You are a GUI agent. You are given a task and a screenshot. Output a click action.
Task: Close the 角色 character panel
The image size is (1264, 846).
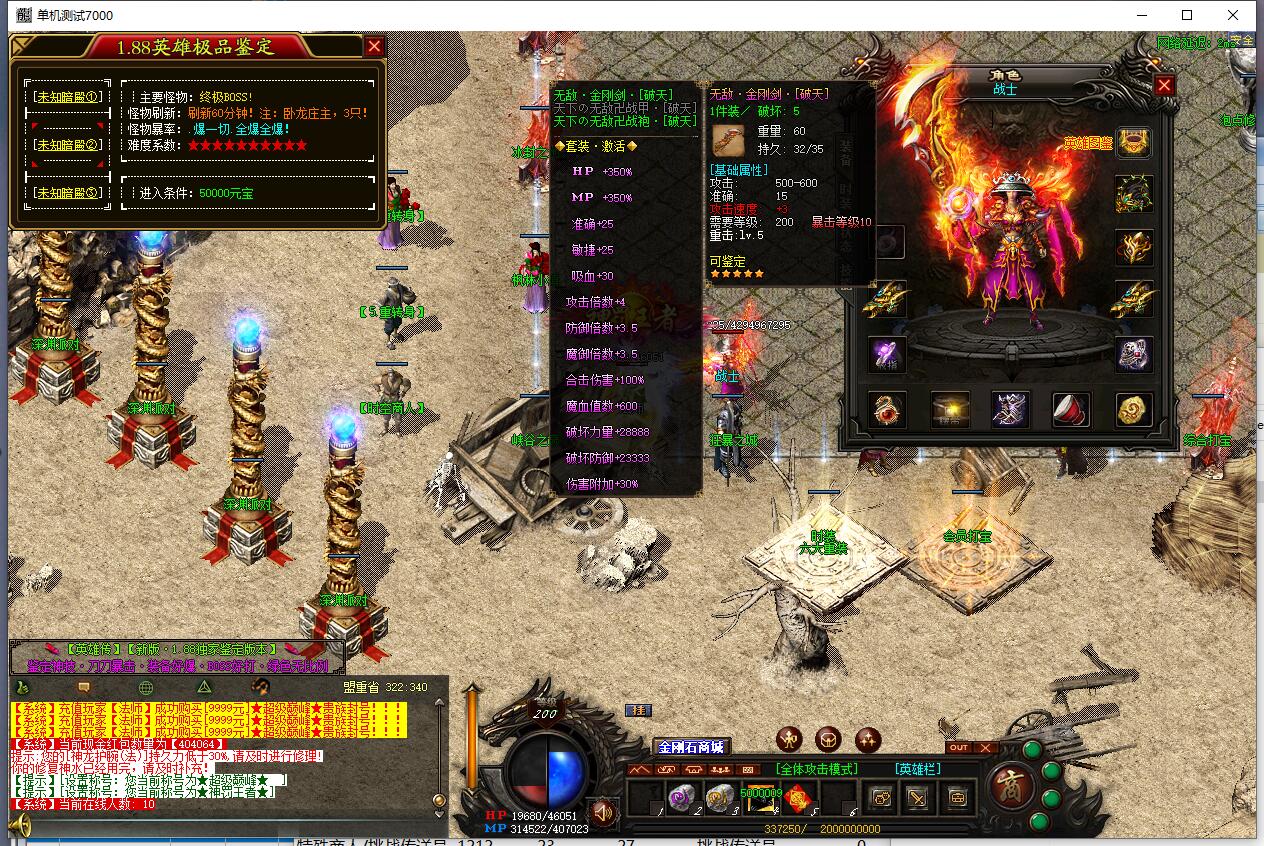tap(1164, 86)
